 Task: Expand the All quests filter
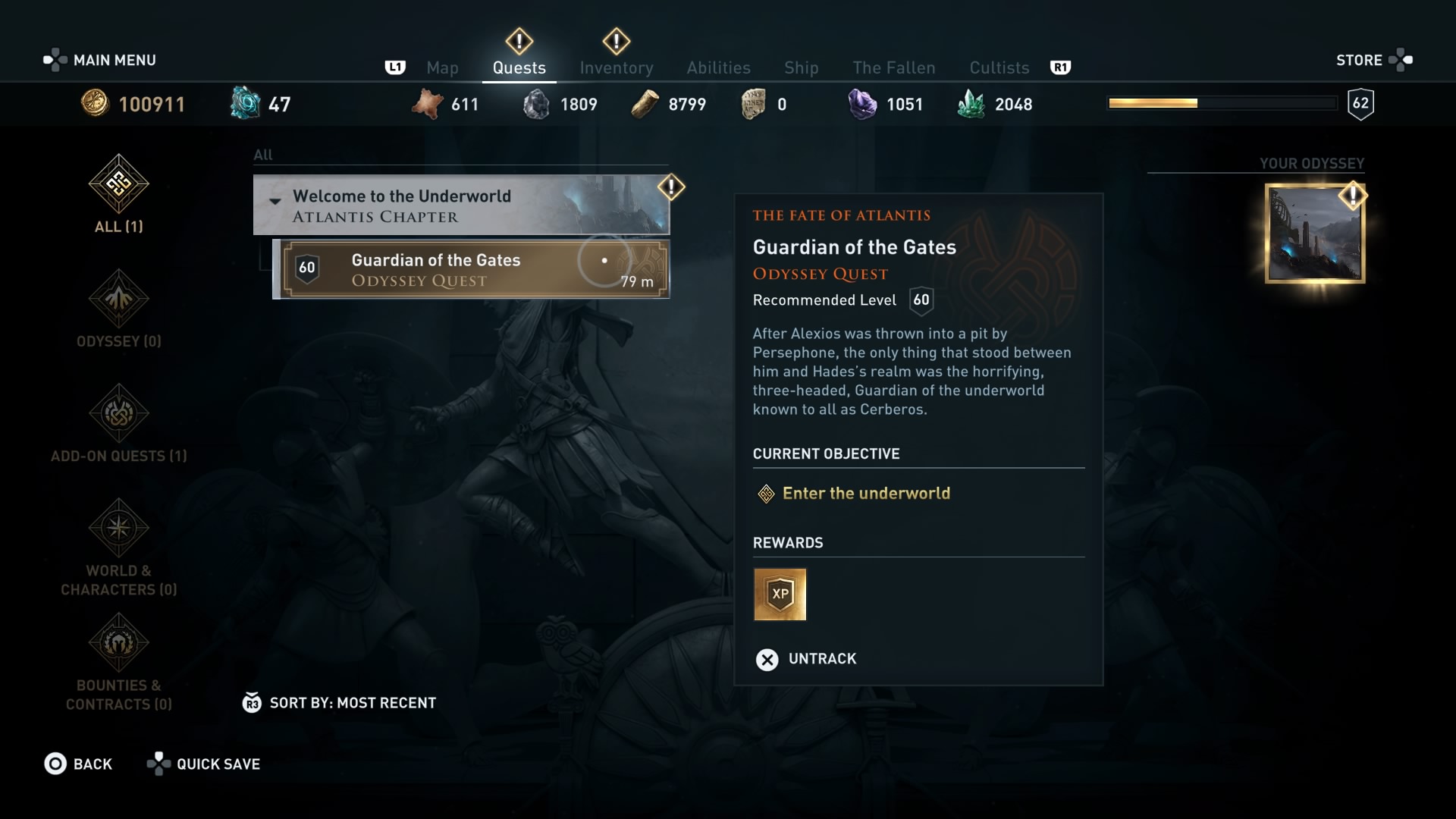[x=264, y=155]
